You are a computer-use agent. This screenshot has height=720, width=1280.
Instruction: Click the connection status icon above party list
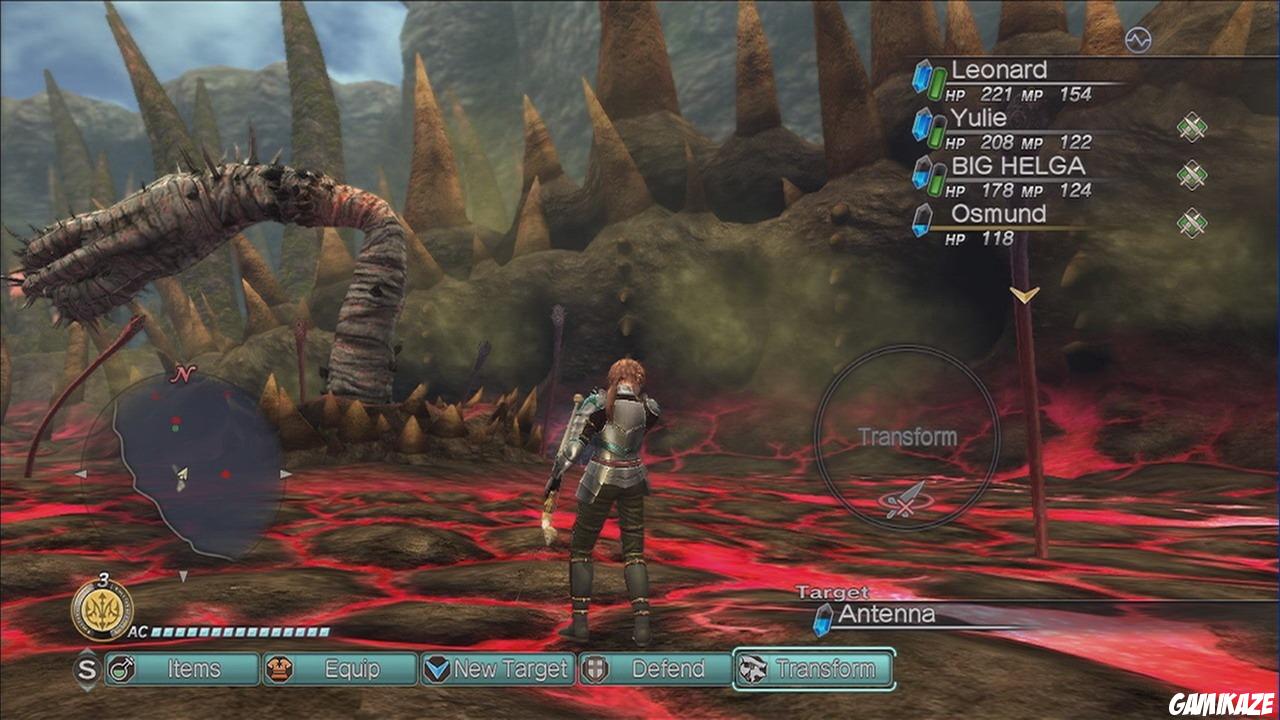click(x=1137, y=39)
